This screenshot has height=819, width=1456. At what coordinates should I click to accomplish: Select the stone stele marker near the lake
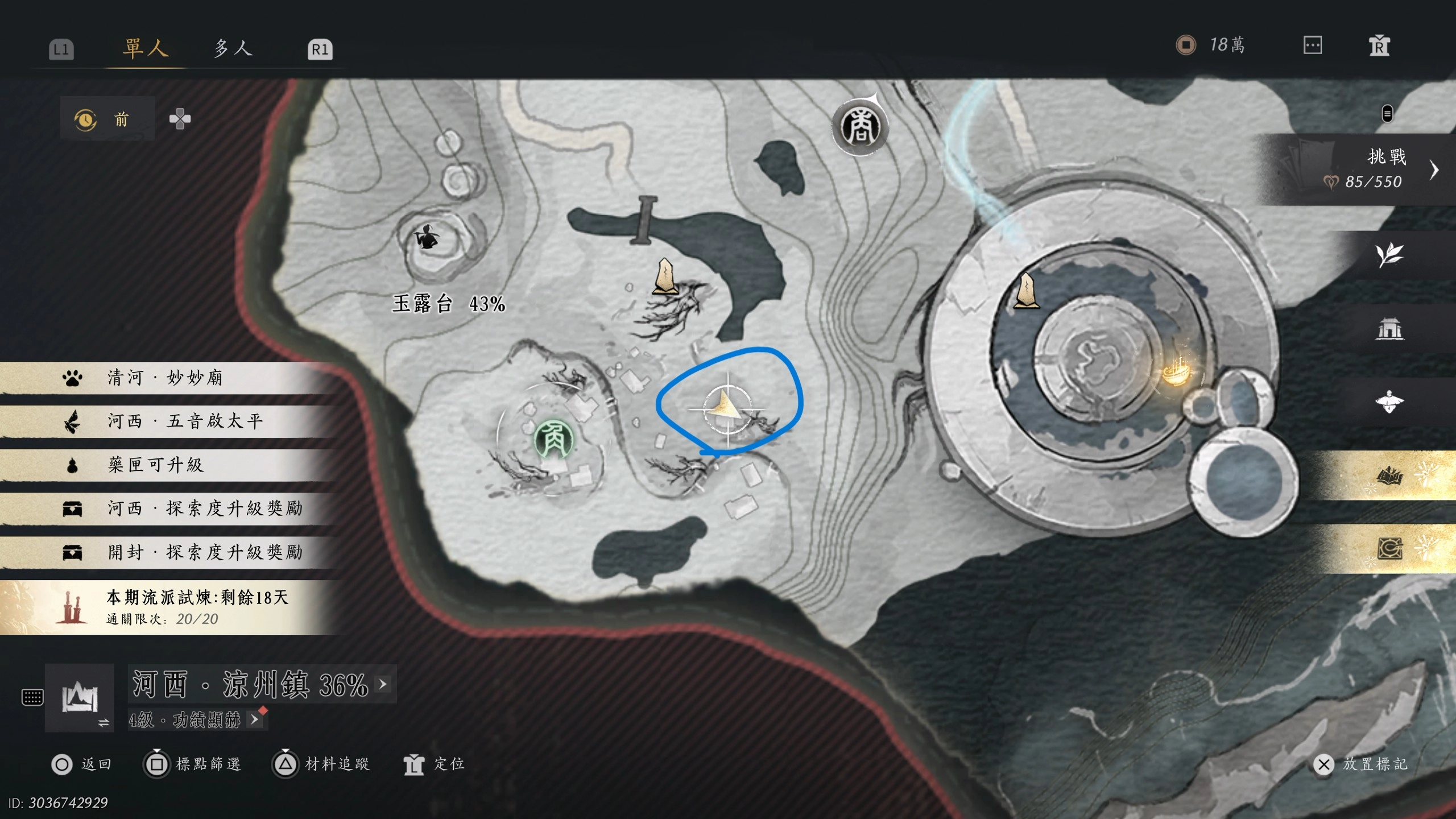tap(664, 277)
